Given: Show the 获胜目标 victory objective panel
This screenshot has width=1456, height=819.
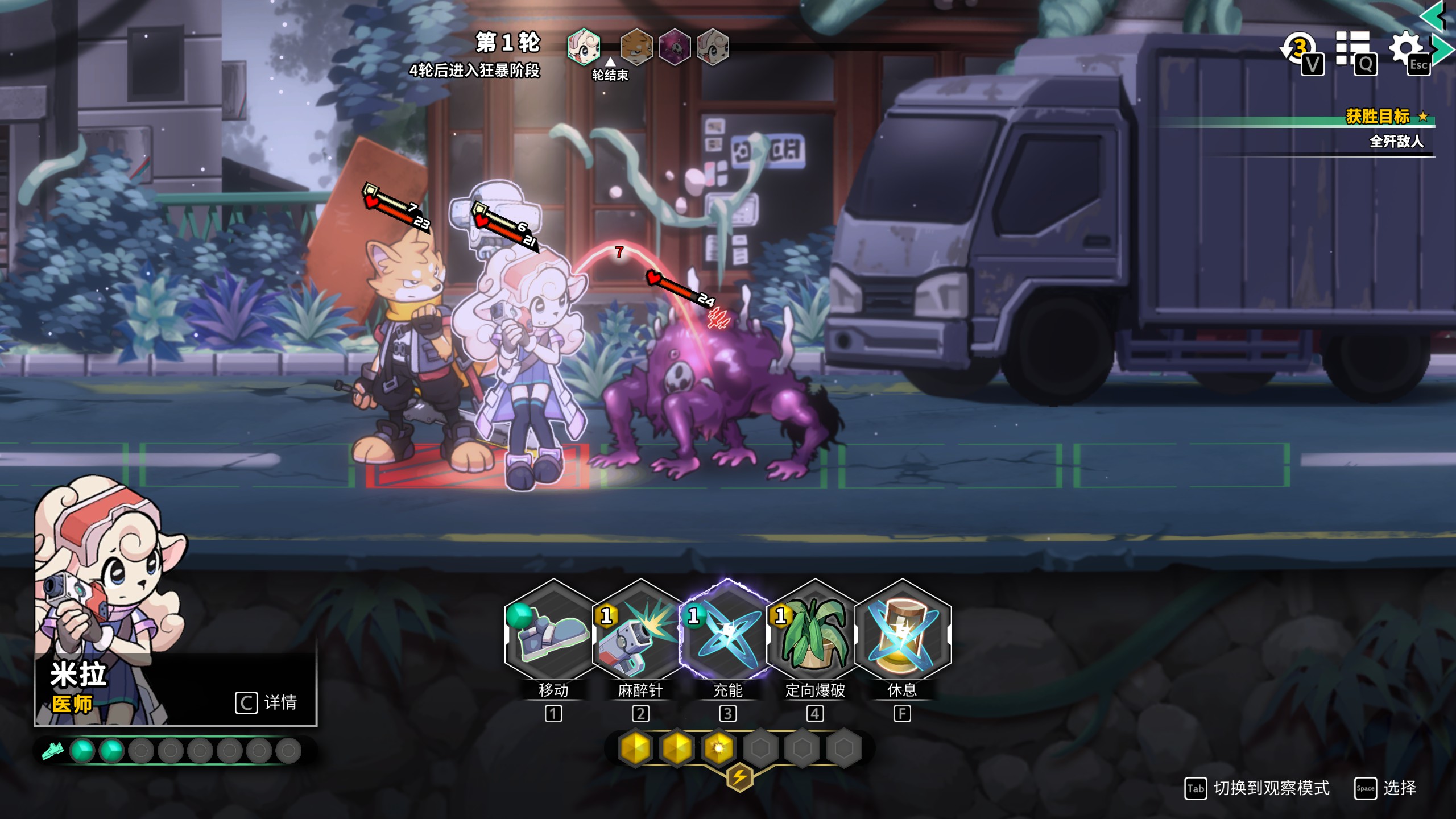Looking at the screenshot, I should pos(1378,117).
